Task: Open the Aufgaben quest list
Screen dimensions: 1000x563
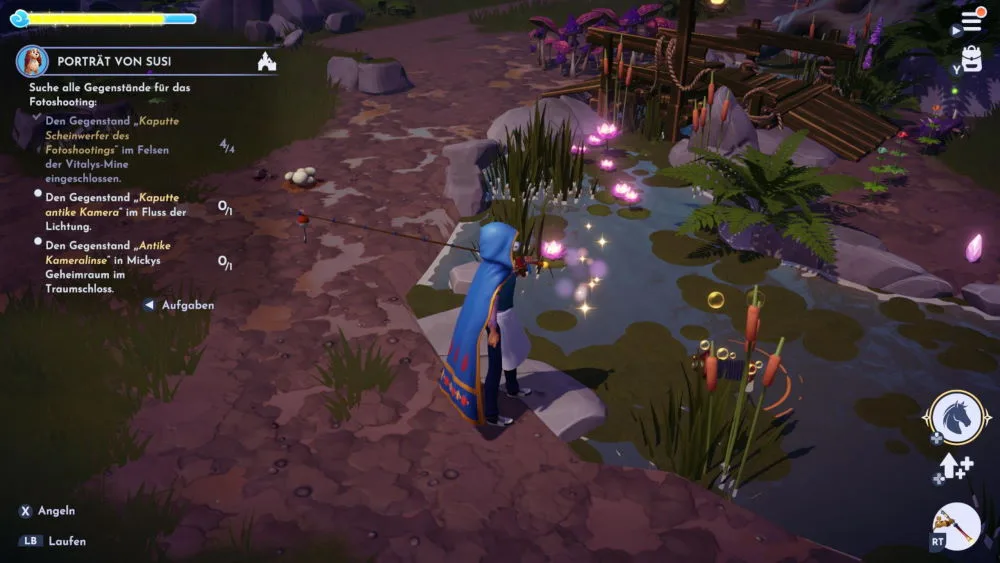Action: [187, 305]
